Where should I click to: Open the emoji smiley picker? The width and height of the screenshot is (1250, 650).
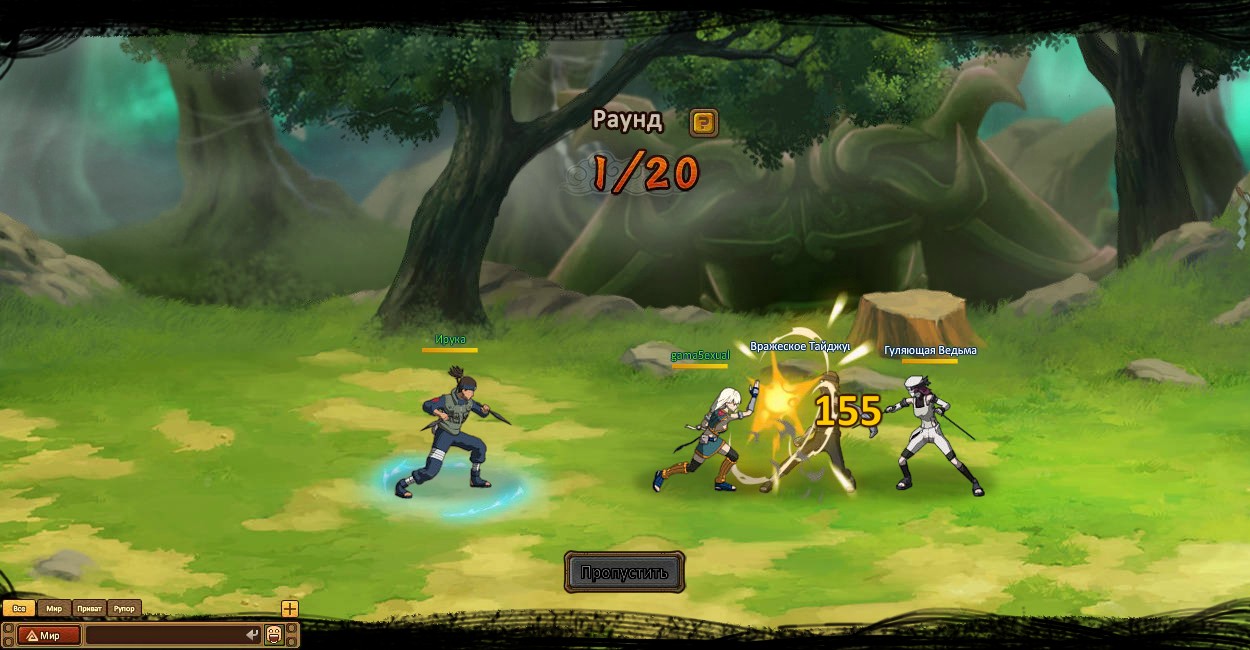(274, 635)
